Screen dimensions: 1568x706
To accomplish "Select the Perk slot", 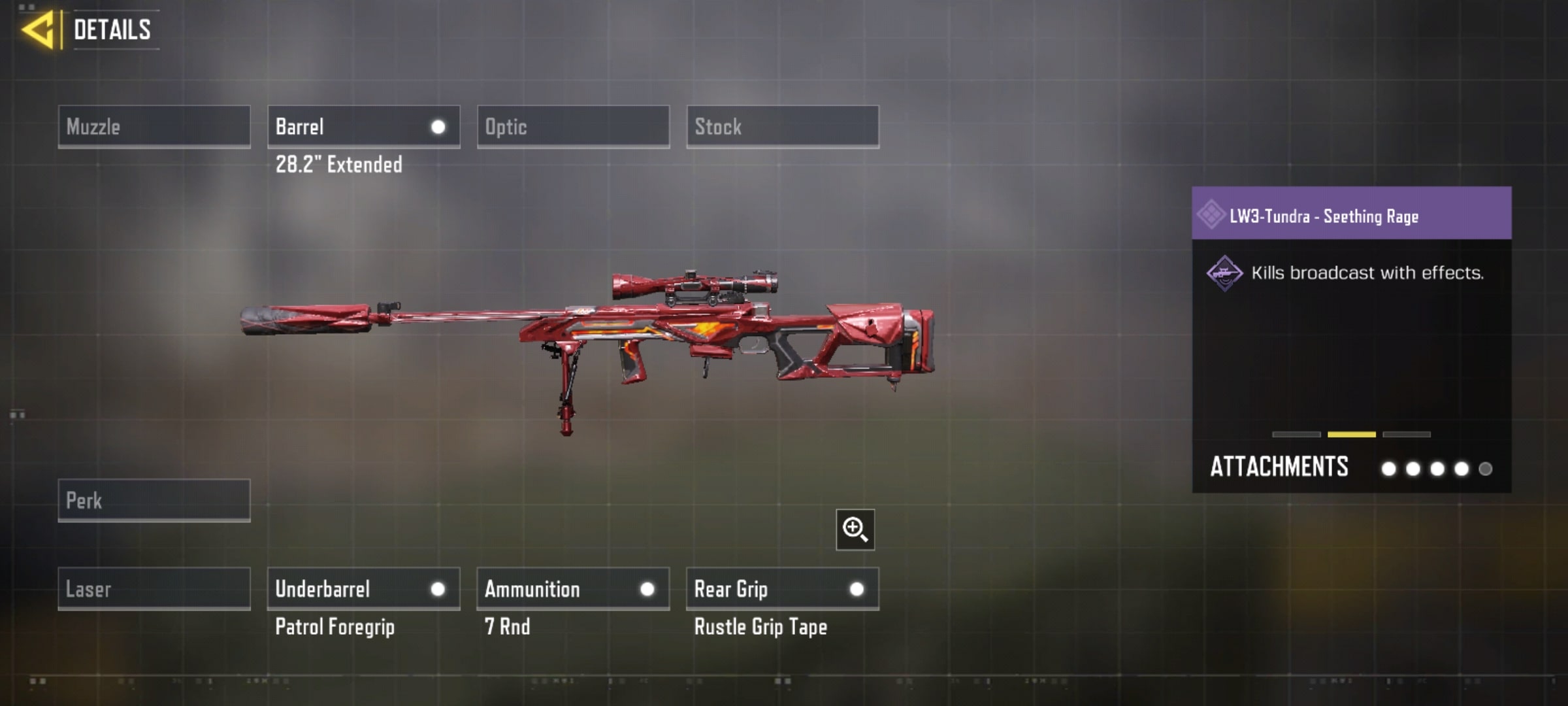I will [x=154, y=501].
